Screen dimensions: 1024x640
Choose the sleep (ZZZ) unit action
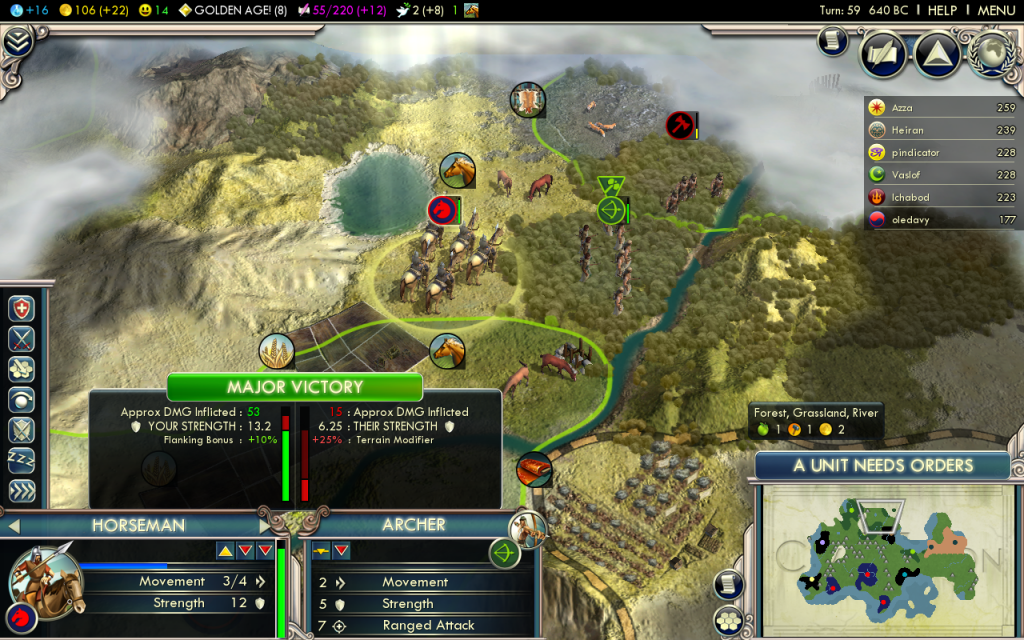click(x=22, y=460)
